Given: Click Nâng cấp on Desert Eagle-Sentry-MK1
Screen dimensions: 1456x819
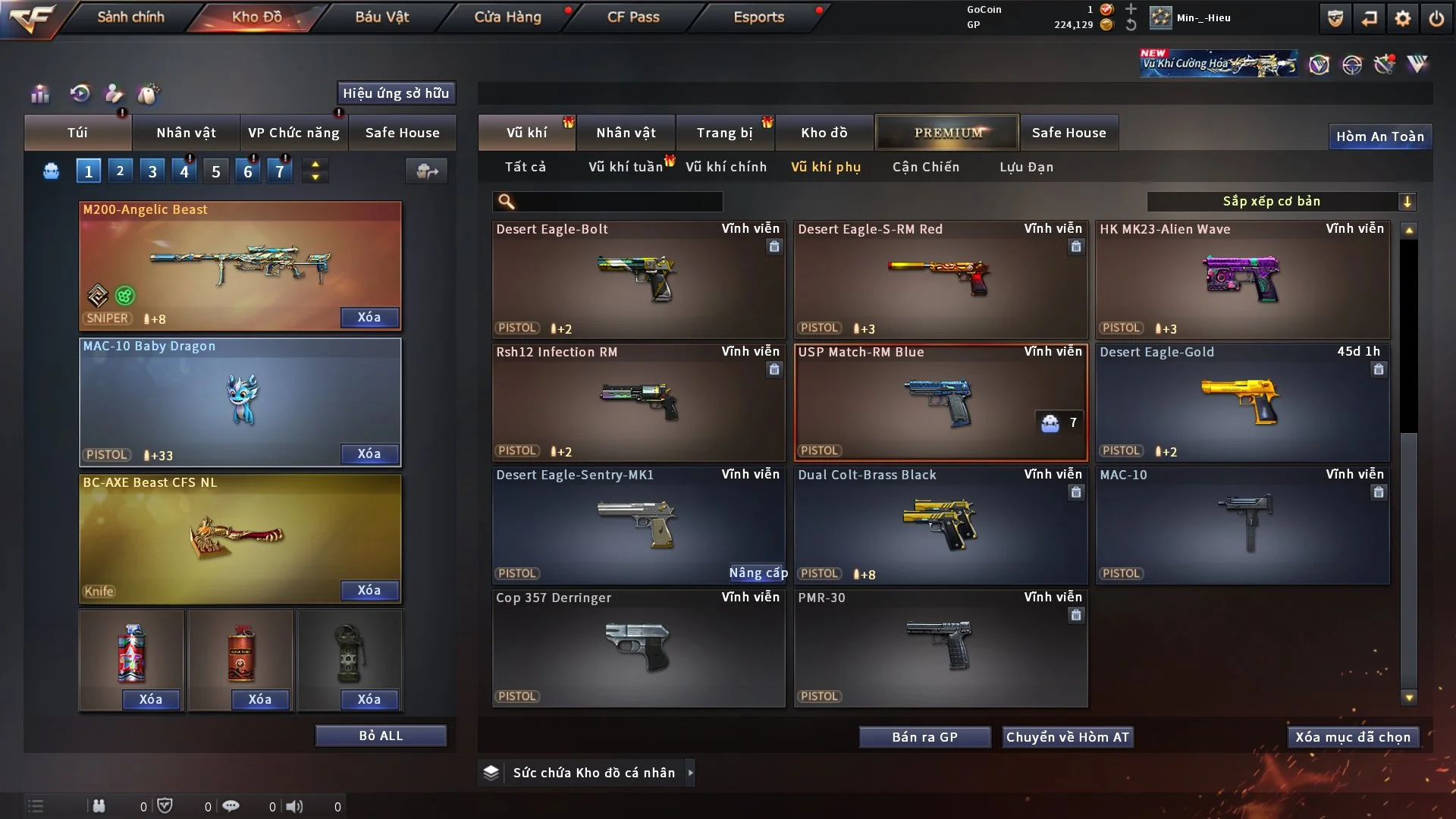Looking at the screenshot, I should point(758,573).
